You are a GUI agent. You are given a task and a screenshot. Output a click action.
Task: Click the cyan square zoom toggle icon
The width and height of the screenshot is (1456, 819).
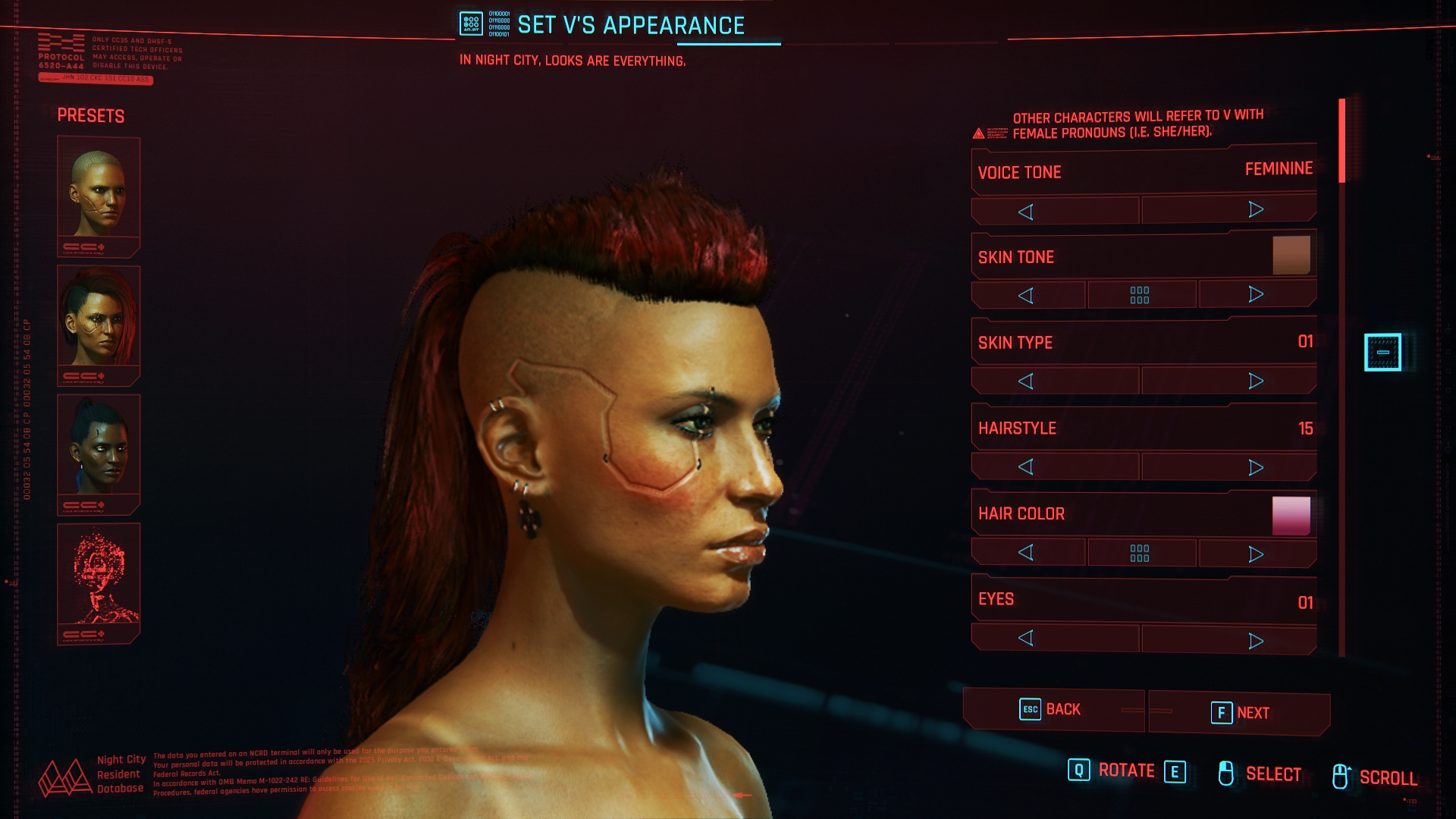pyautogui.click(x=1382, y=353)
